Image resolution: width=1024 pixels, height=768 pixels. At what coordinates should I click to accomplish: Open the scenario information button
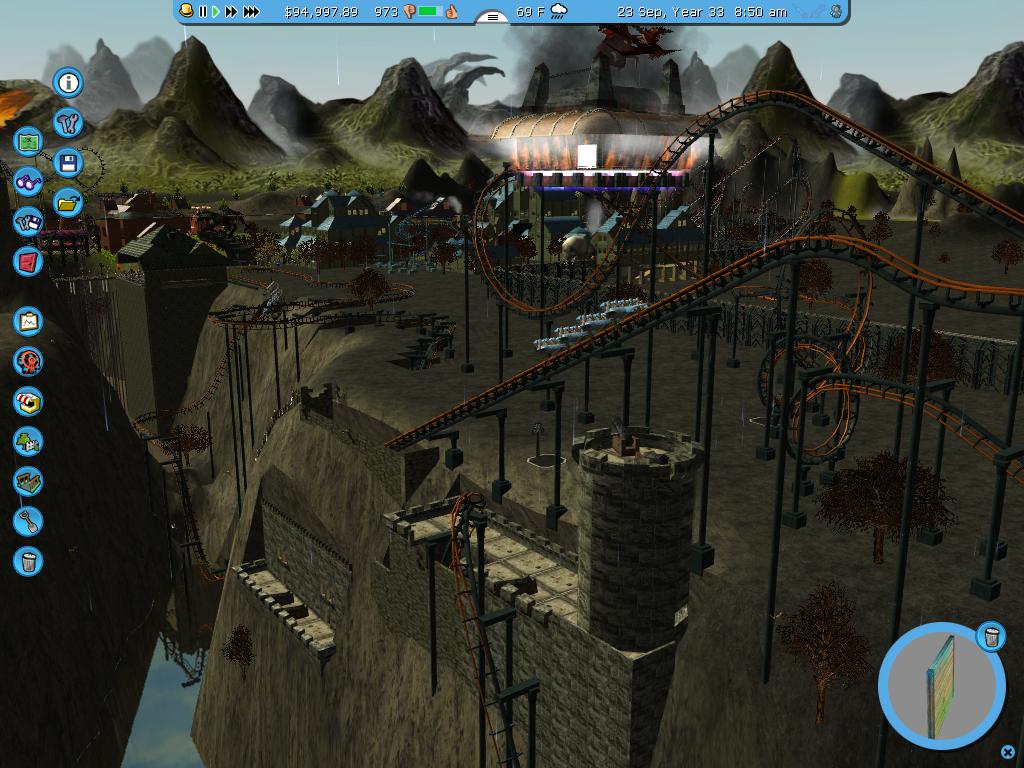click(x=68, y=83)
